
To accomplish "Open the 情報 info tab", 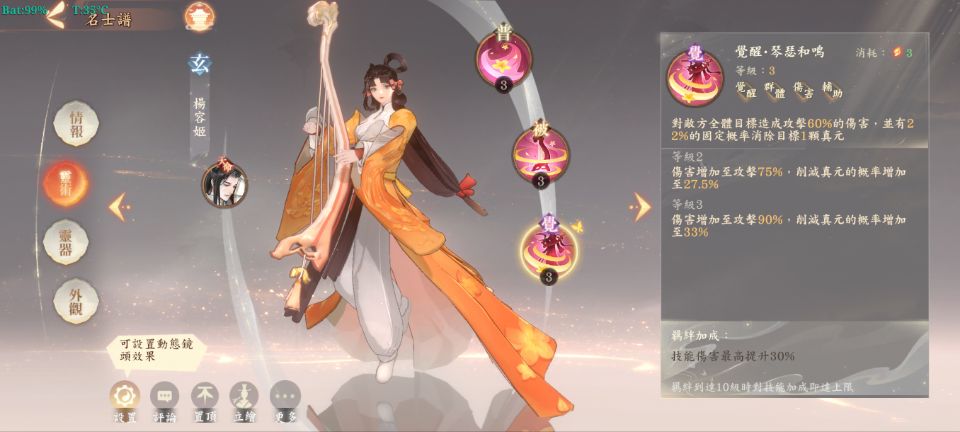I will [76, 124].
